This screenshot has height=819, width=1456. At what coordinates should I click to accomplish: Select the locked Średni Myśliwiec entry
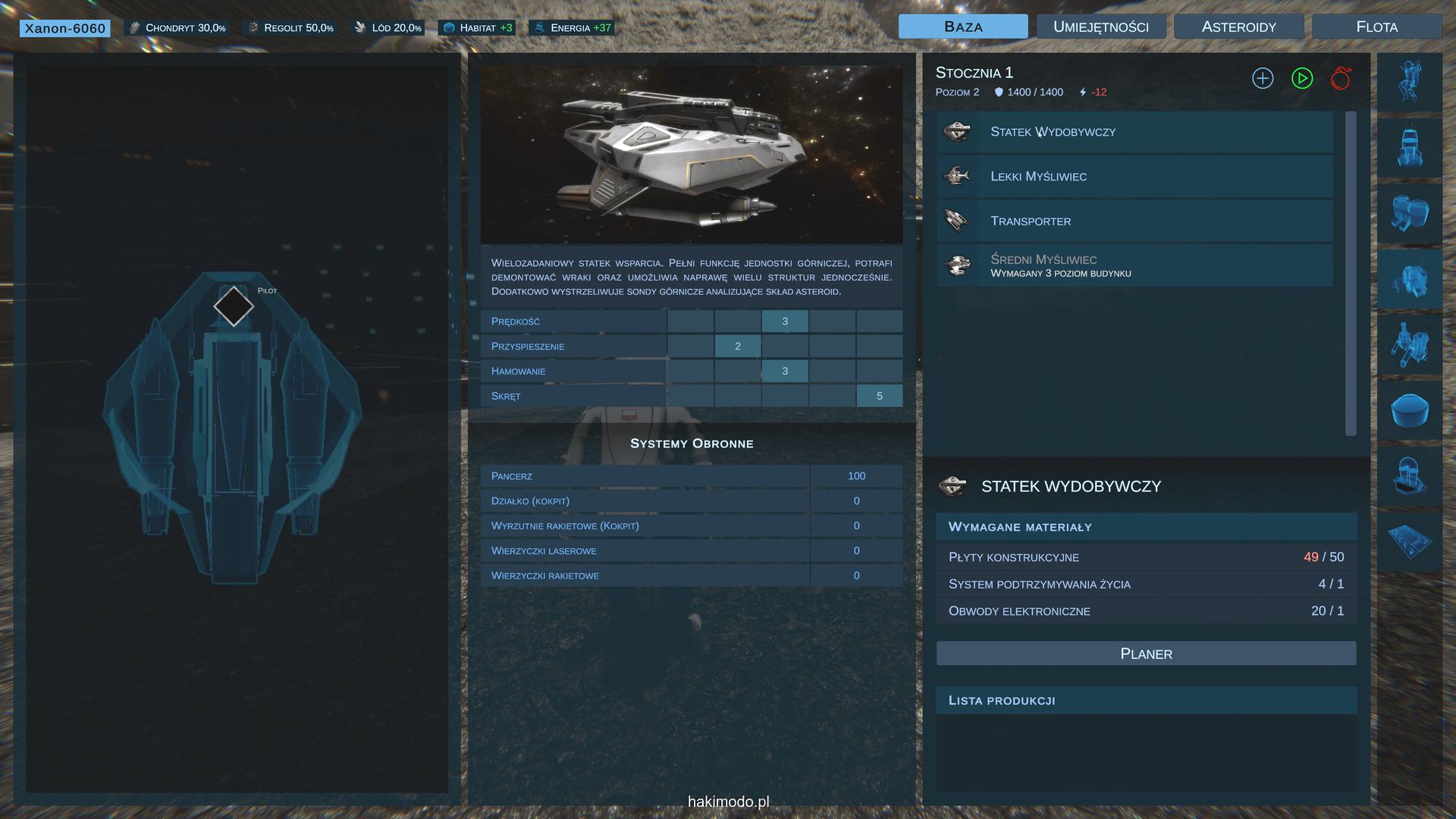pos(1134,265)
